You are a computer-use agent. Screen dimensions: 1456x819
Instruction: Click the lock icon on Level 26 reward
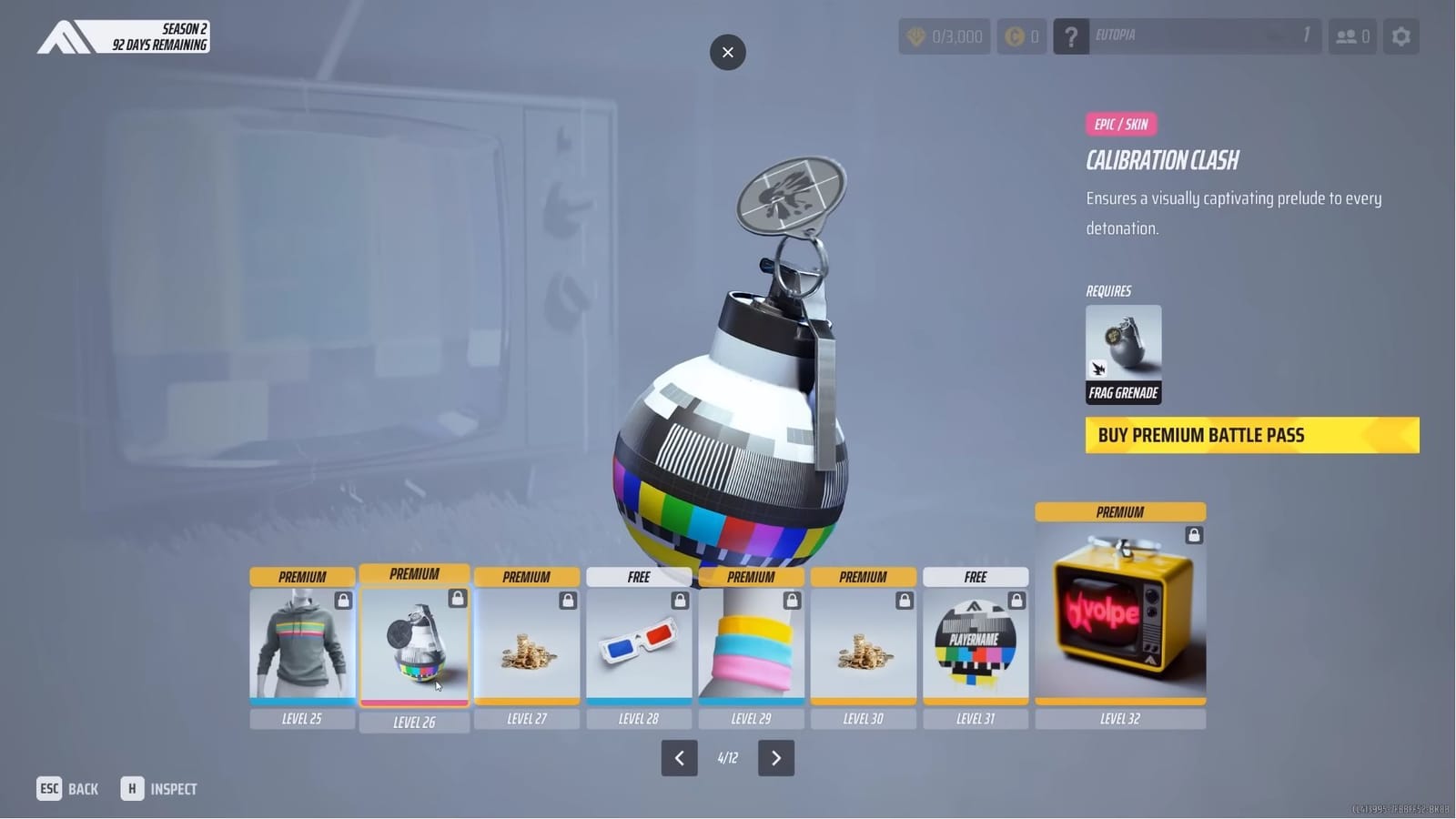tap(458, 598)
